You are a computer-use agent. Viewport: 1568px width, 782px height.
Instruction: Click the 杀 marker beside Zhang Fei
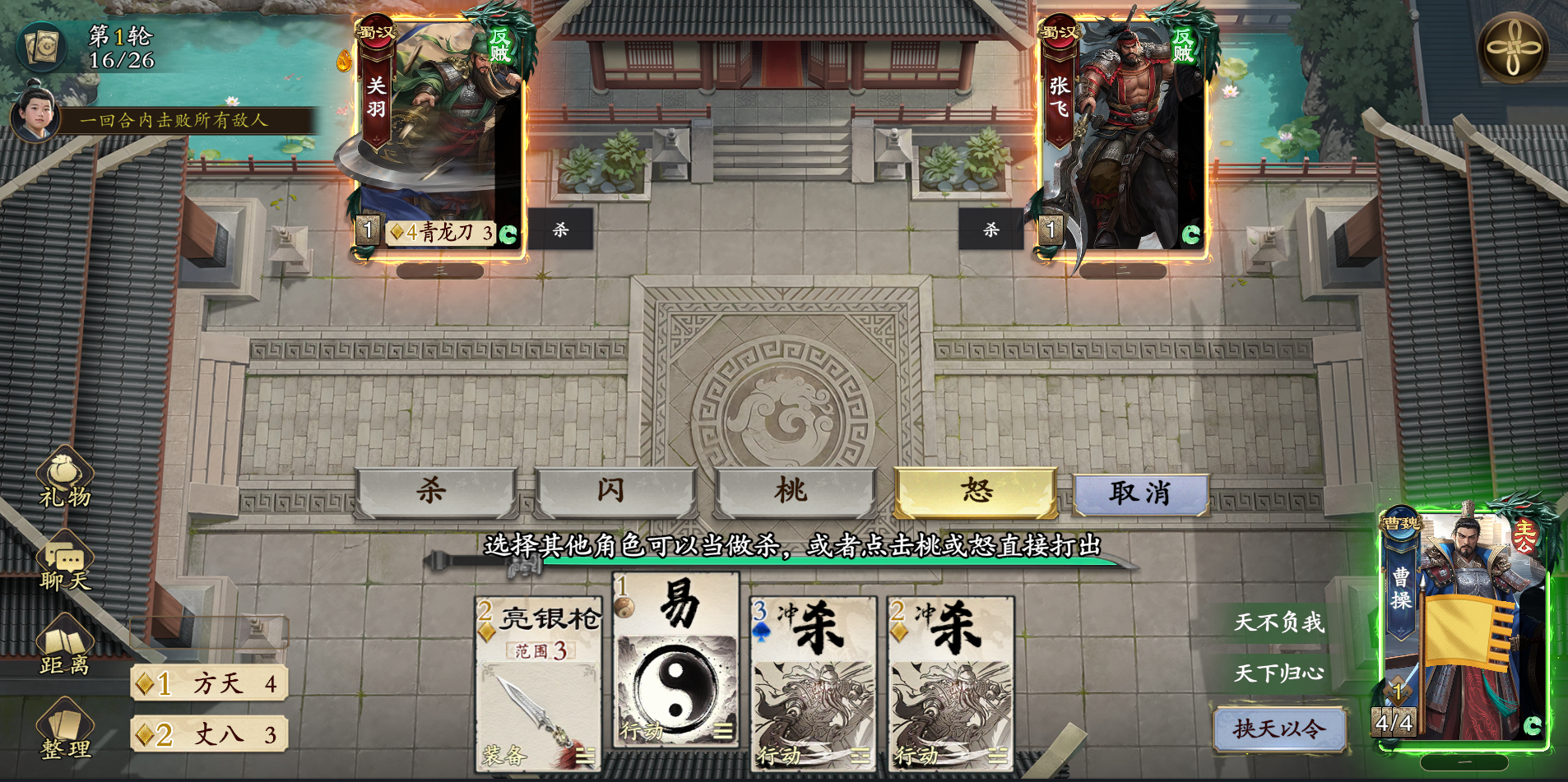click(989, 230)
